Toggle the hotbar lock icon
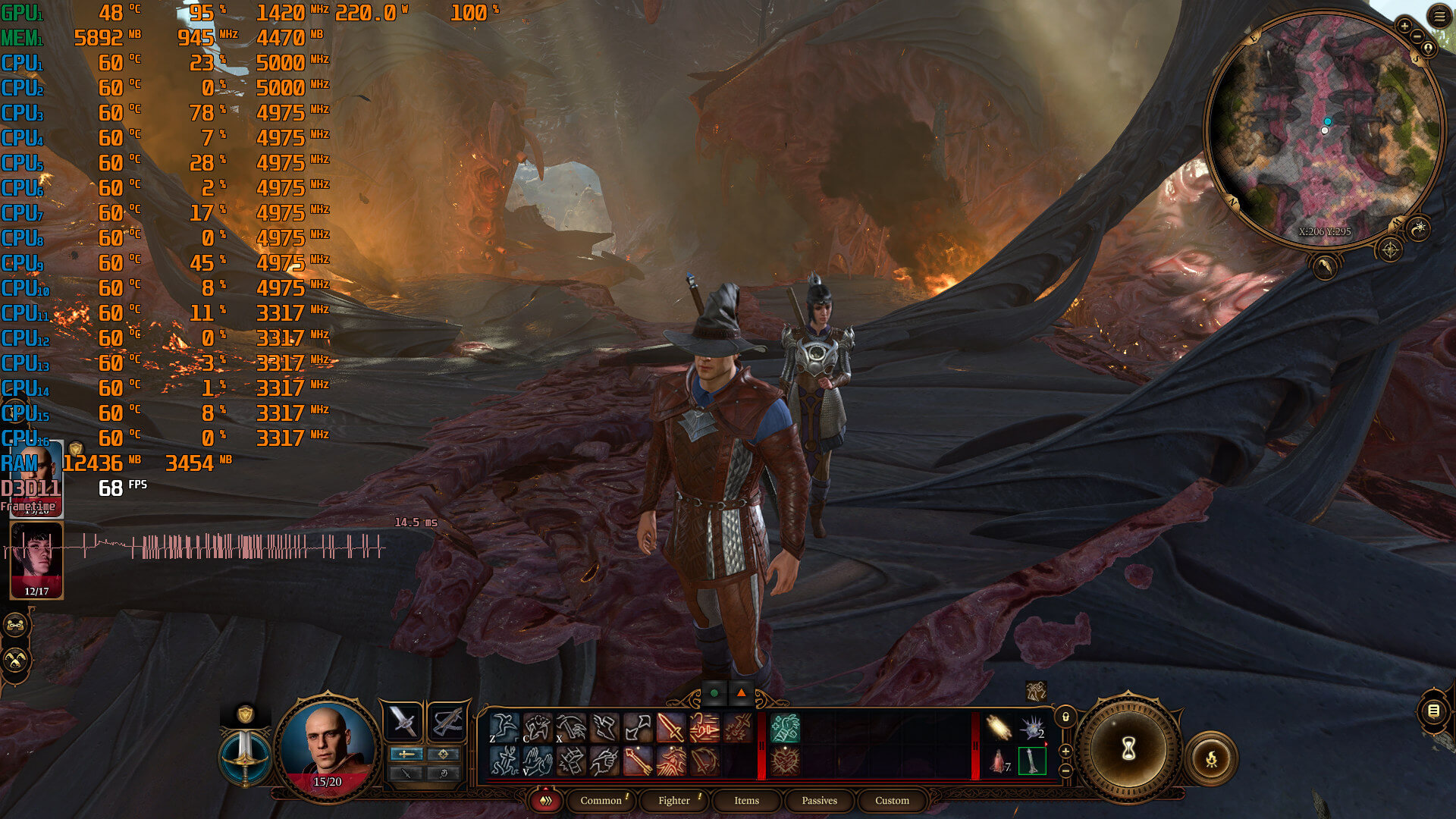Screen dimensions: 1456x819 [x=1065, y=717]
